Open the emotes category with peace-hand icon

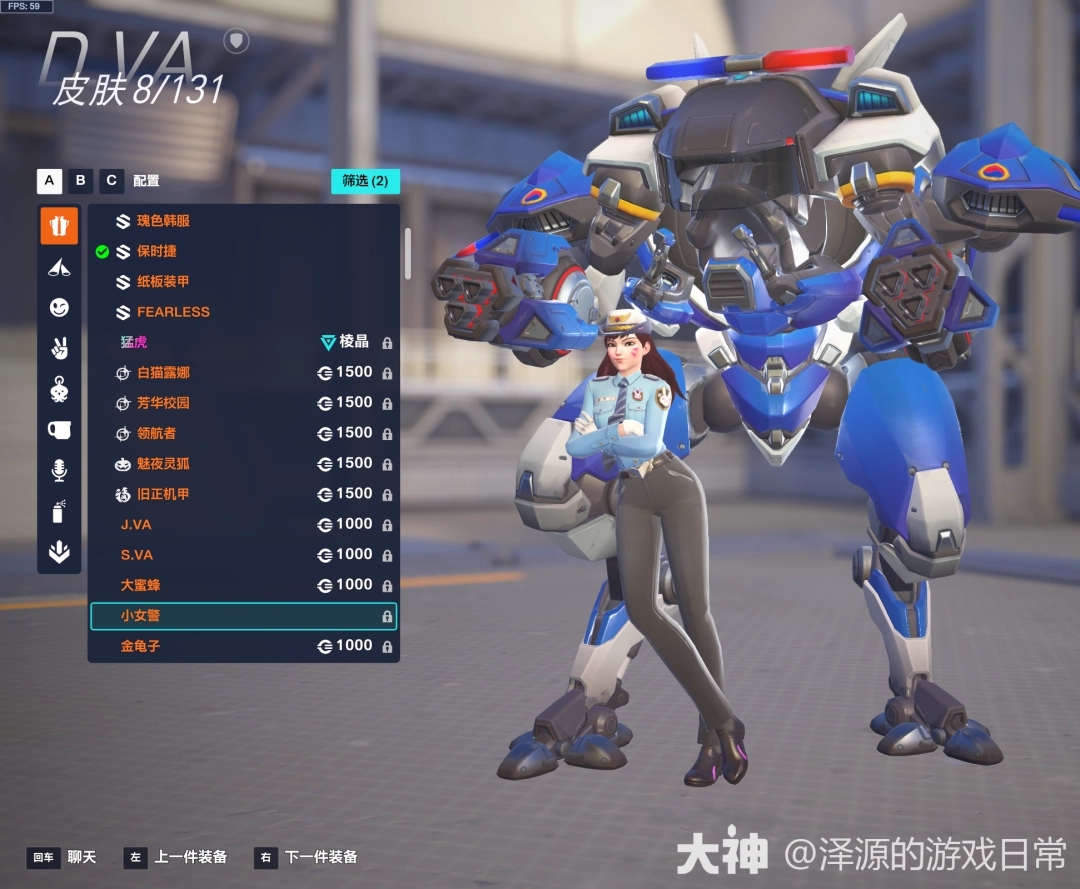point(59,348)
